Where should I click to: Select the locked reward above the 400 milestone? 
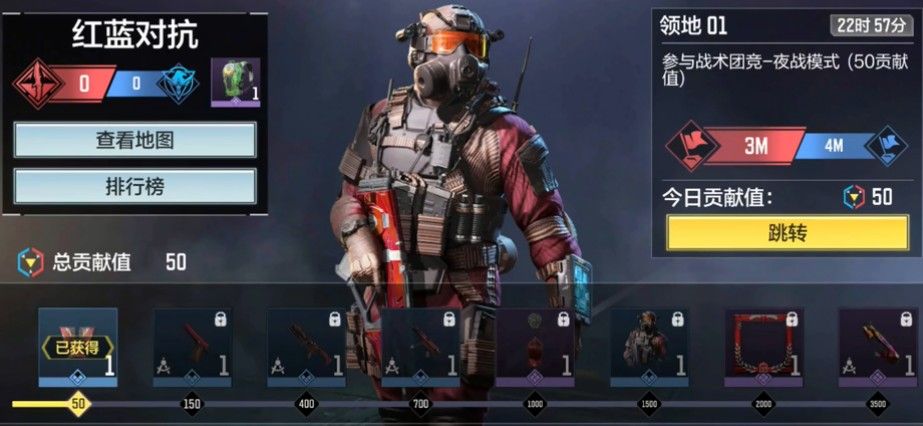pos(306,347)
